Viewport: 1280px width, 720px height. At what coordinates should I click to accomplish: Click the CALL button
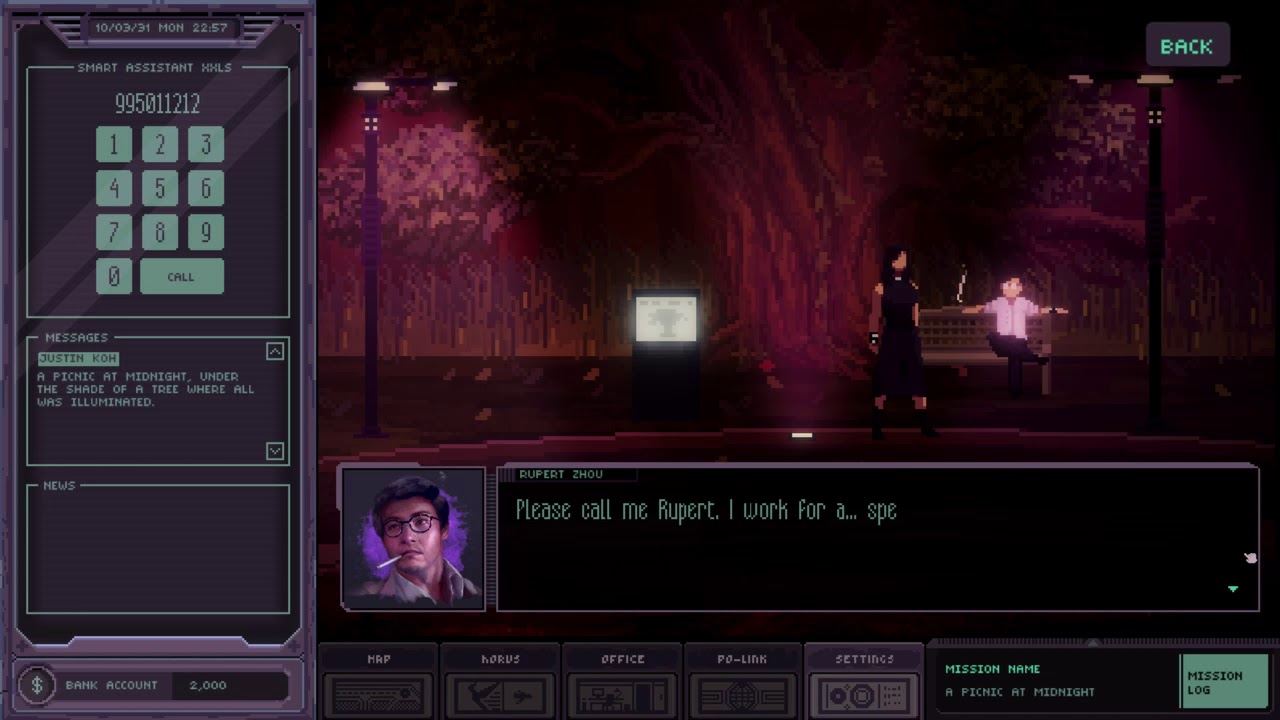pos(182,277)
